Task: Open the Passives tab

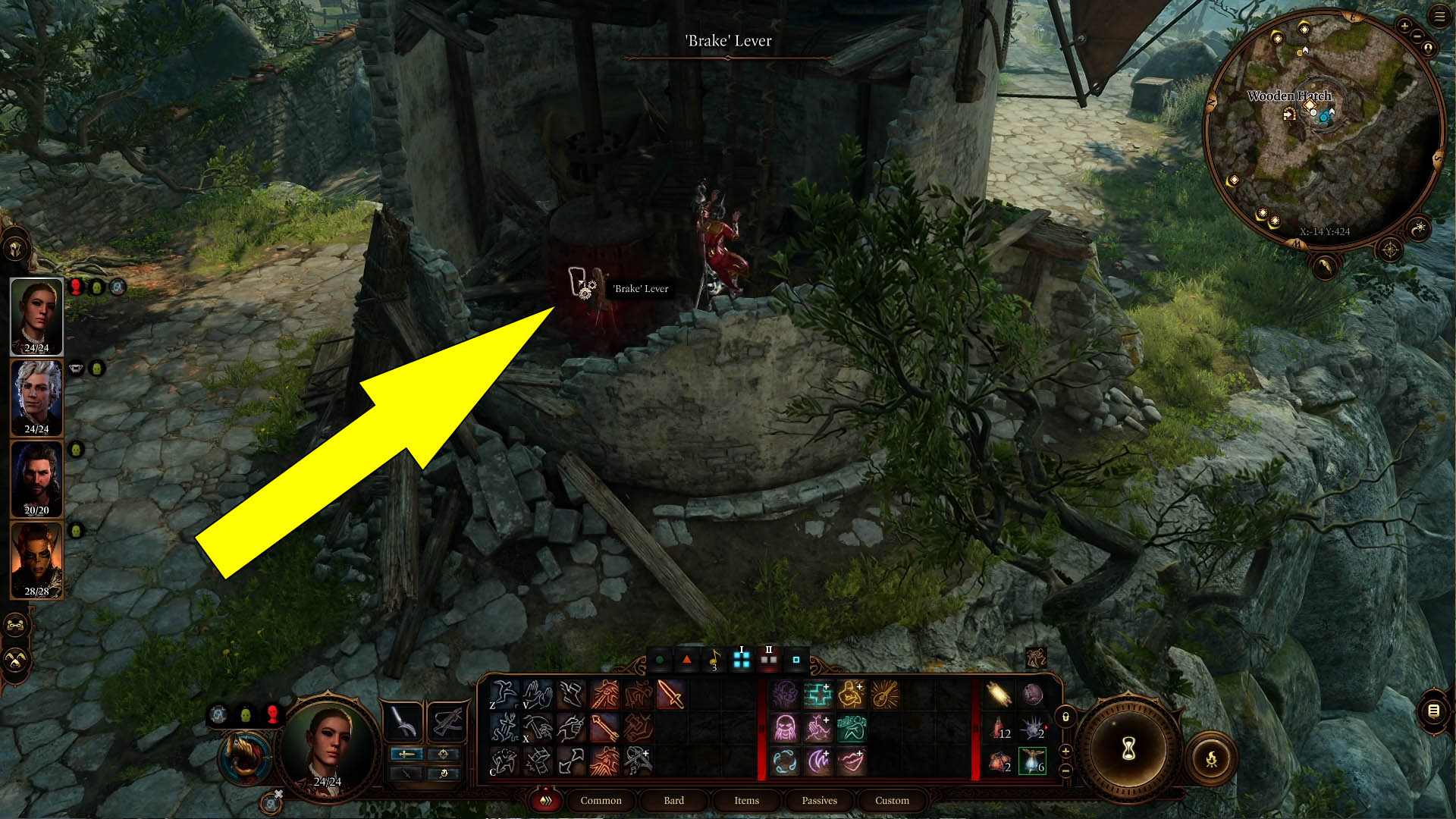Action: point(819,800)
